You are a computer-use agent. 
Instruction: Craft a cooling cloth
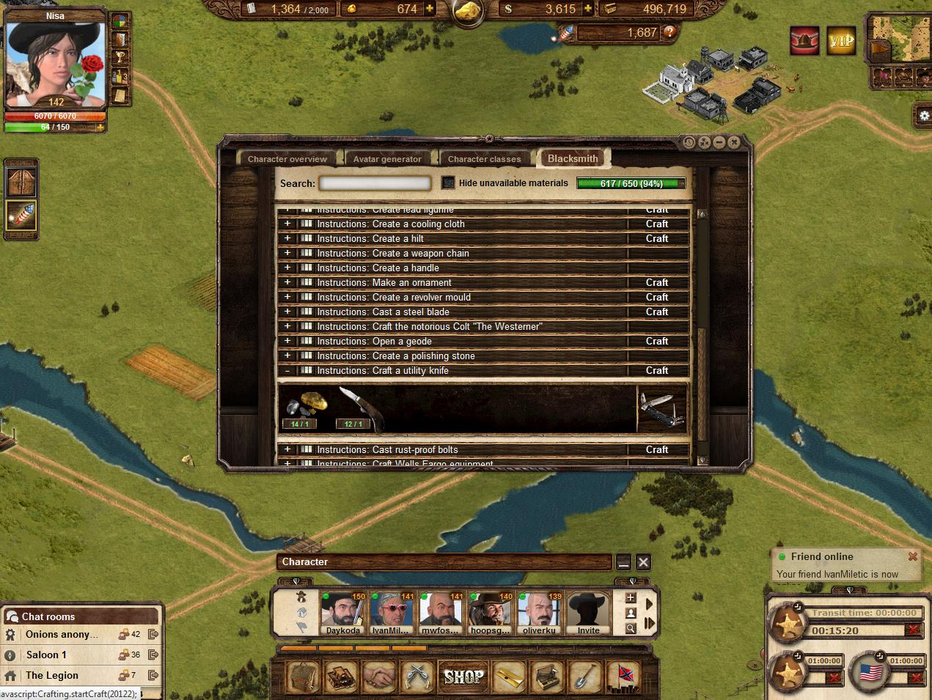(x=656, y=224)
